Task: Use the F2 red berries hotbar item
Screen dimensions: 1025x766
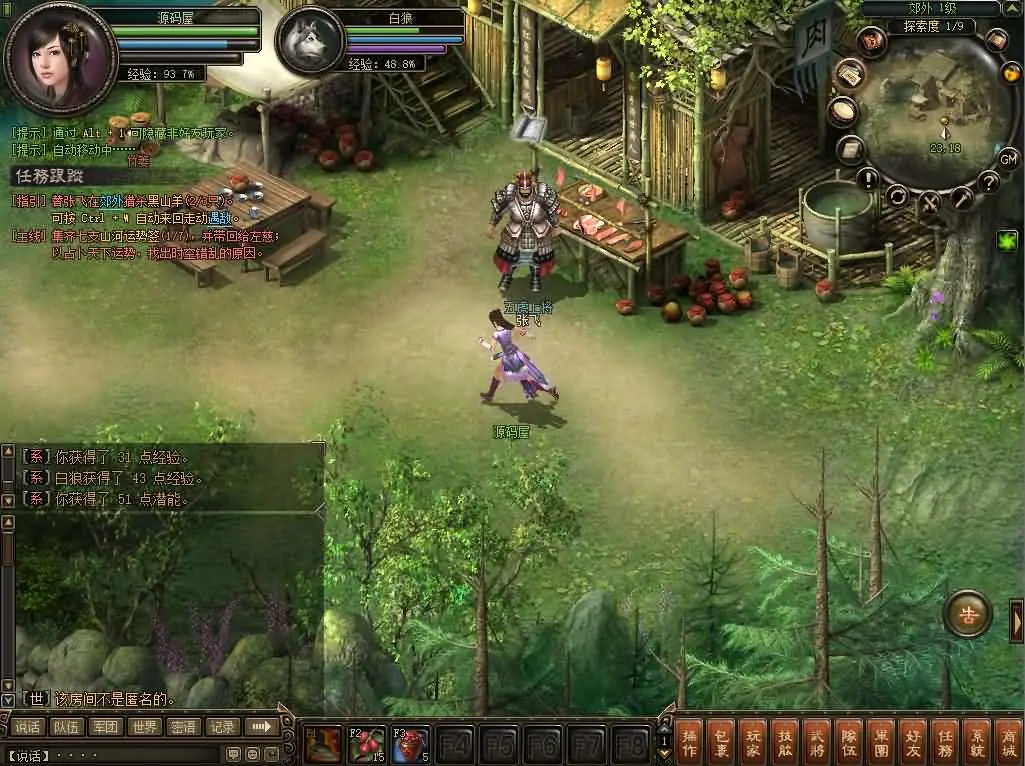Action: (366, 745)
